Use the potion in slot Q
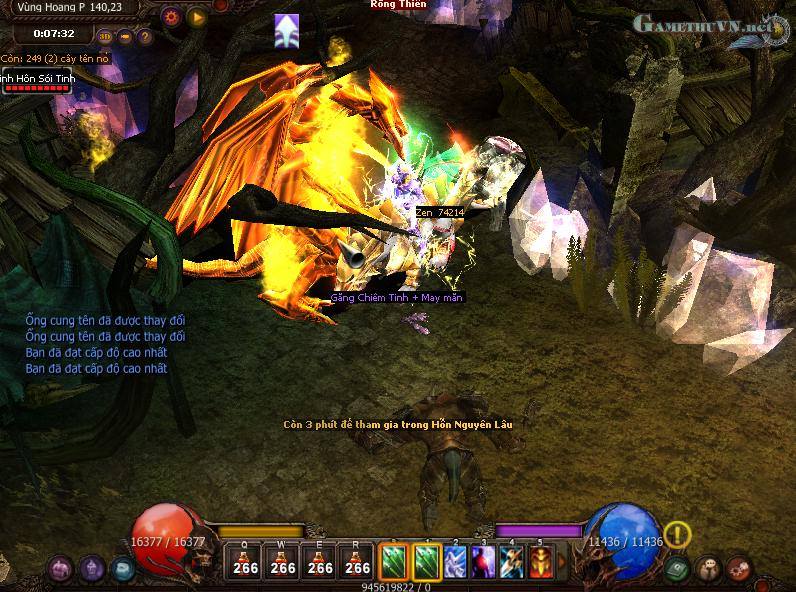This screenshot has width=796, height=592. [x=245, y=561]
